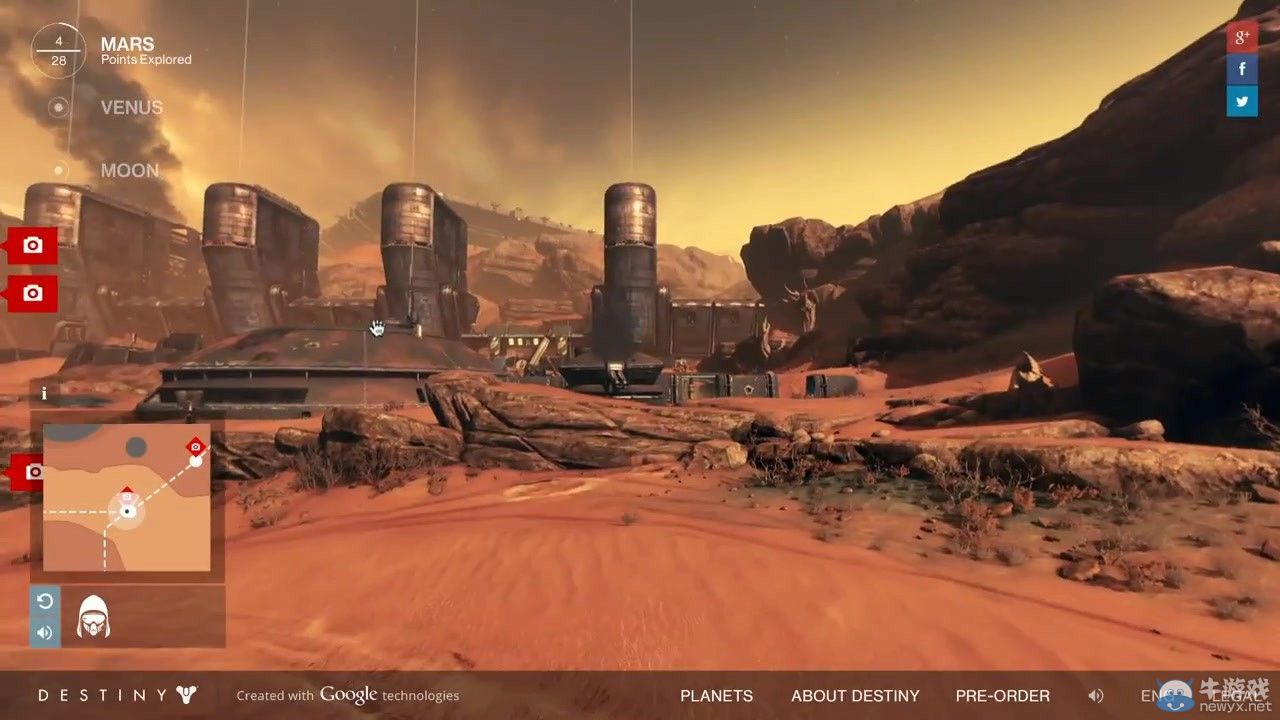This screenshot has width=1280, height=720.
Task: Expand the VENUS navigation entry
Action: coord(131,107)
